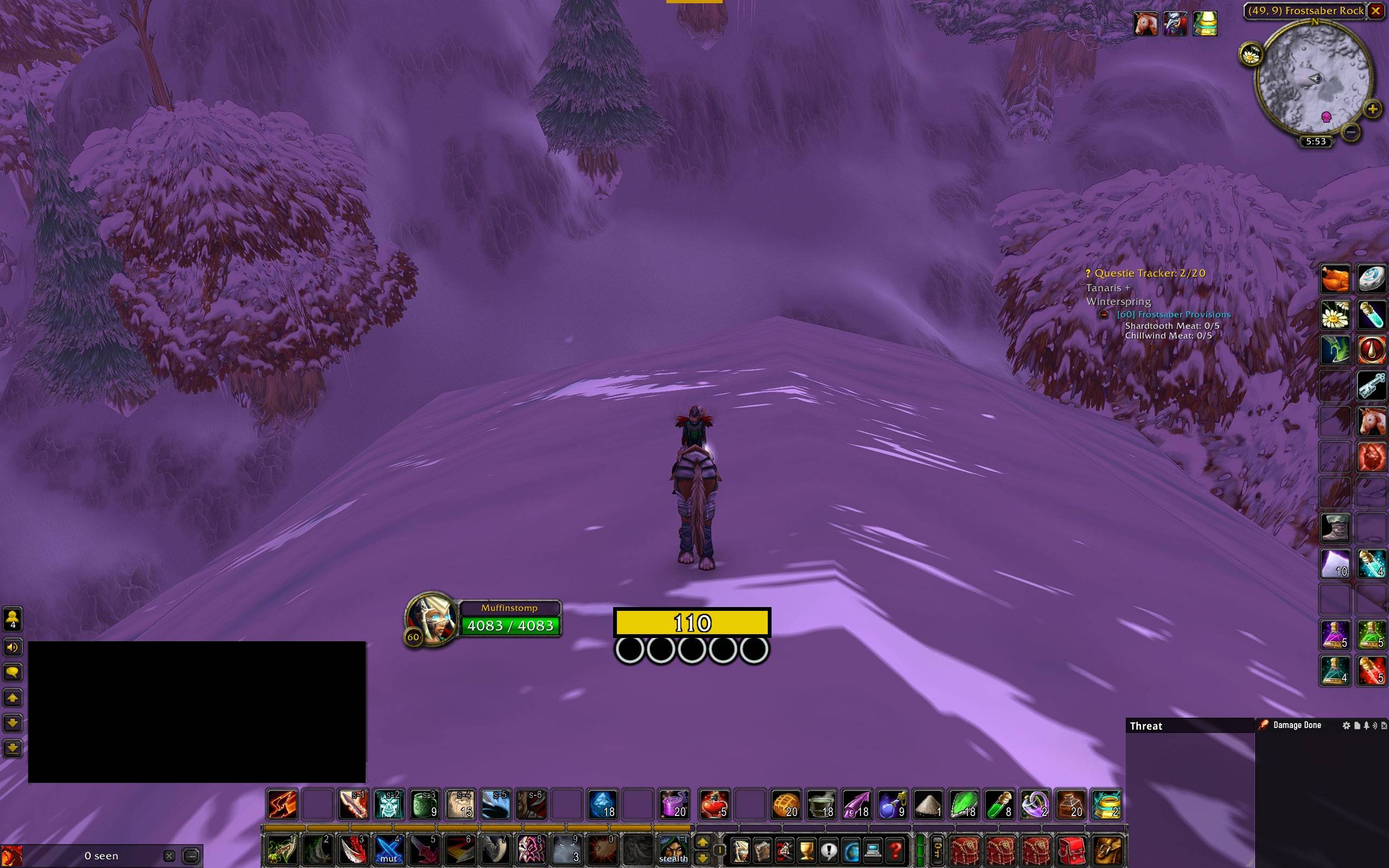1389x868 pixels.
Task: Open the red backpack bag
Action: (x=1072, y=852)
